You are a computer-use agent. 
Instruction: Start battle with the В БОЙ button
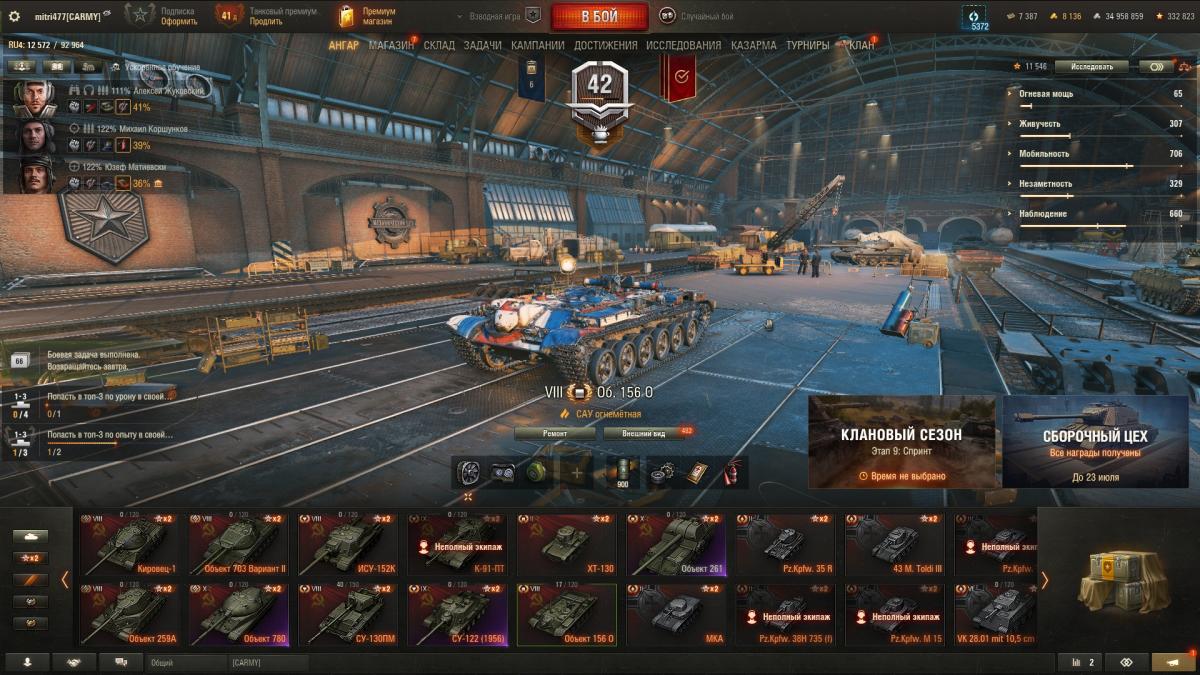(598, 16)
